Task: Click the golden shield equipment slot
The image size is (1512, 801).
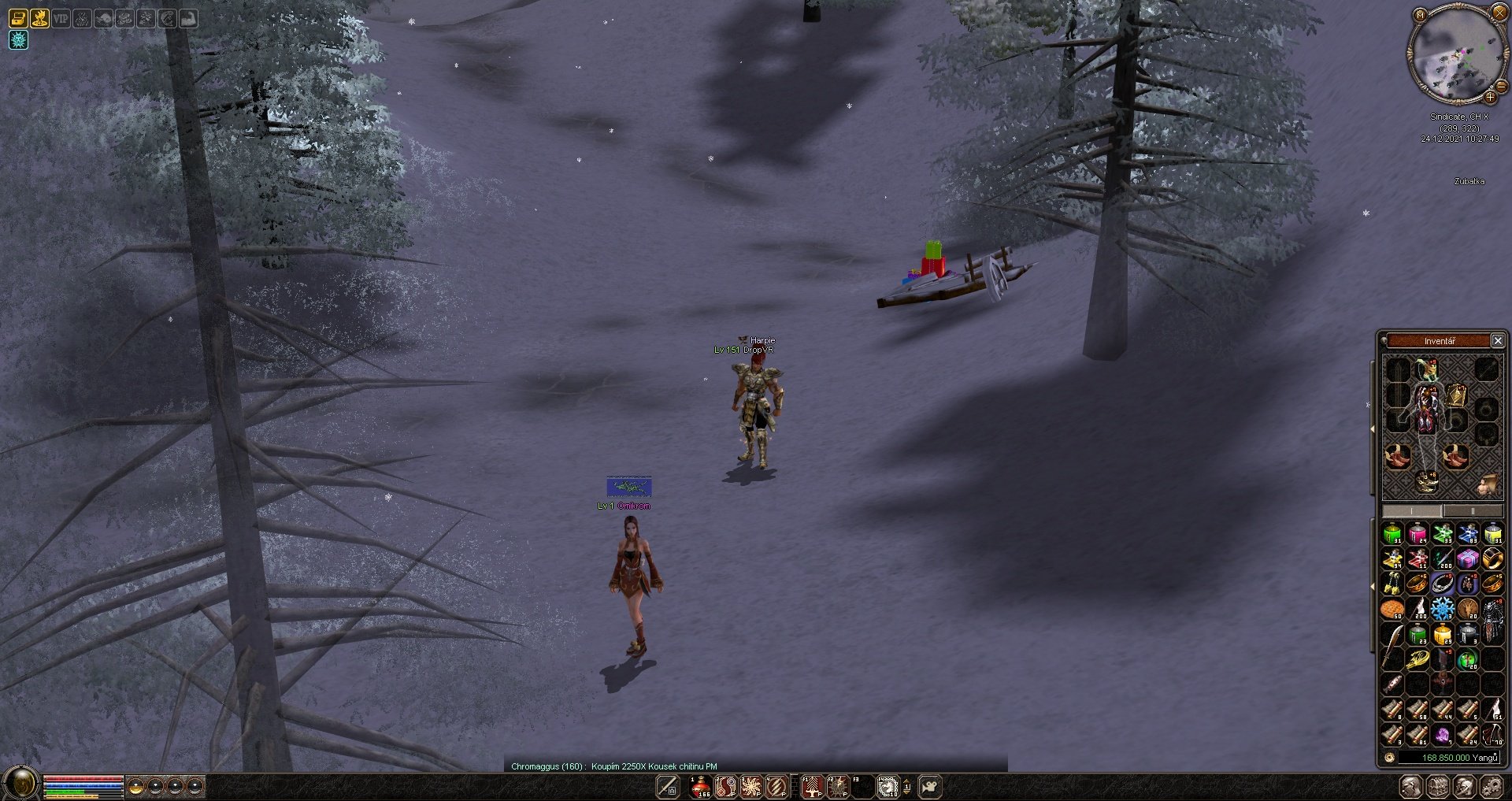Action: click(x=1457, y=395)
